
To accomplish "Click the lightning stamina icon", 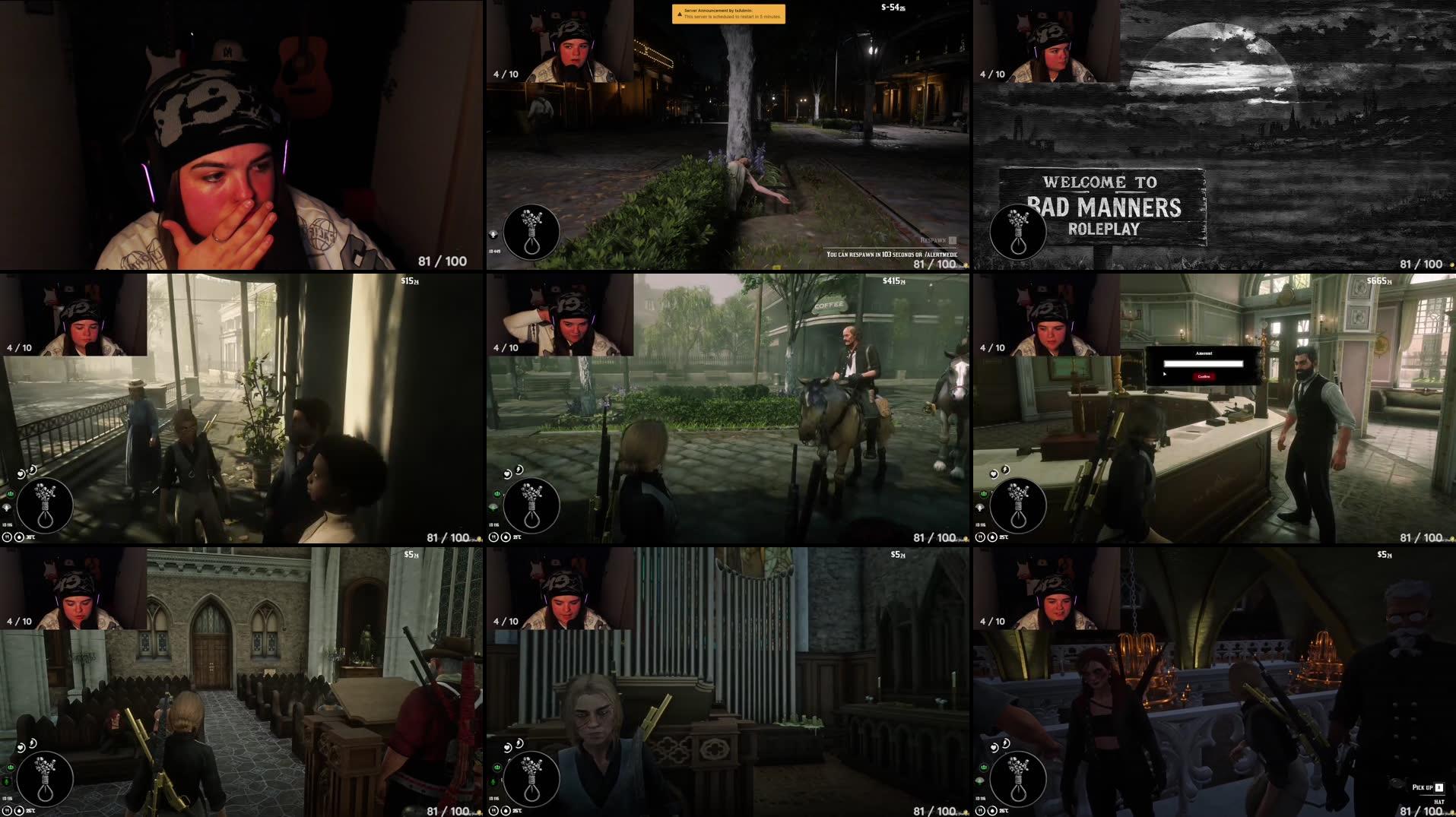I will point(32,469).
